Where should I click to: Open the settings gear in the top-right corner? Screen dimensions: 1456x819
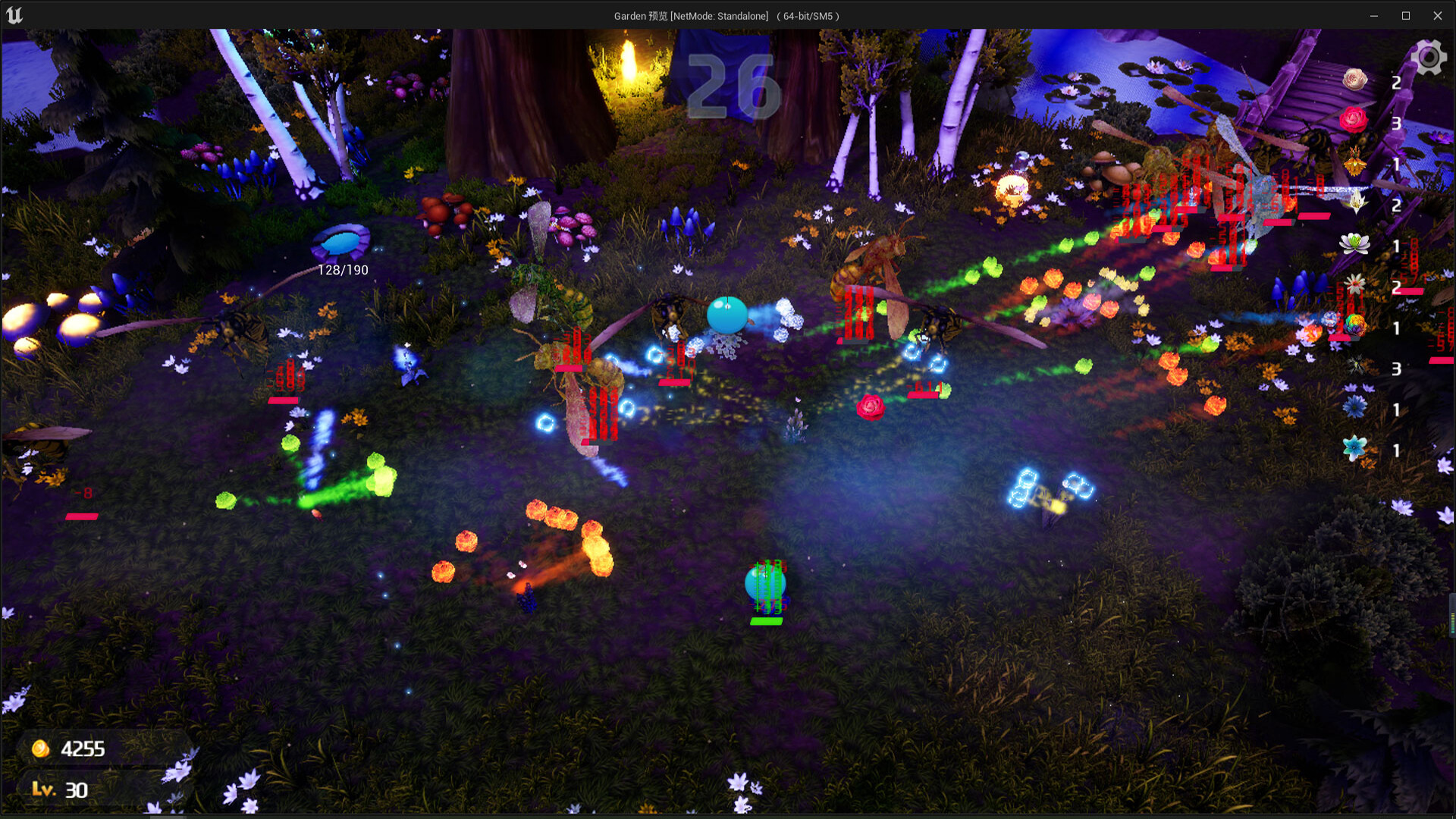[x=1429, y=56]
